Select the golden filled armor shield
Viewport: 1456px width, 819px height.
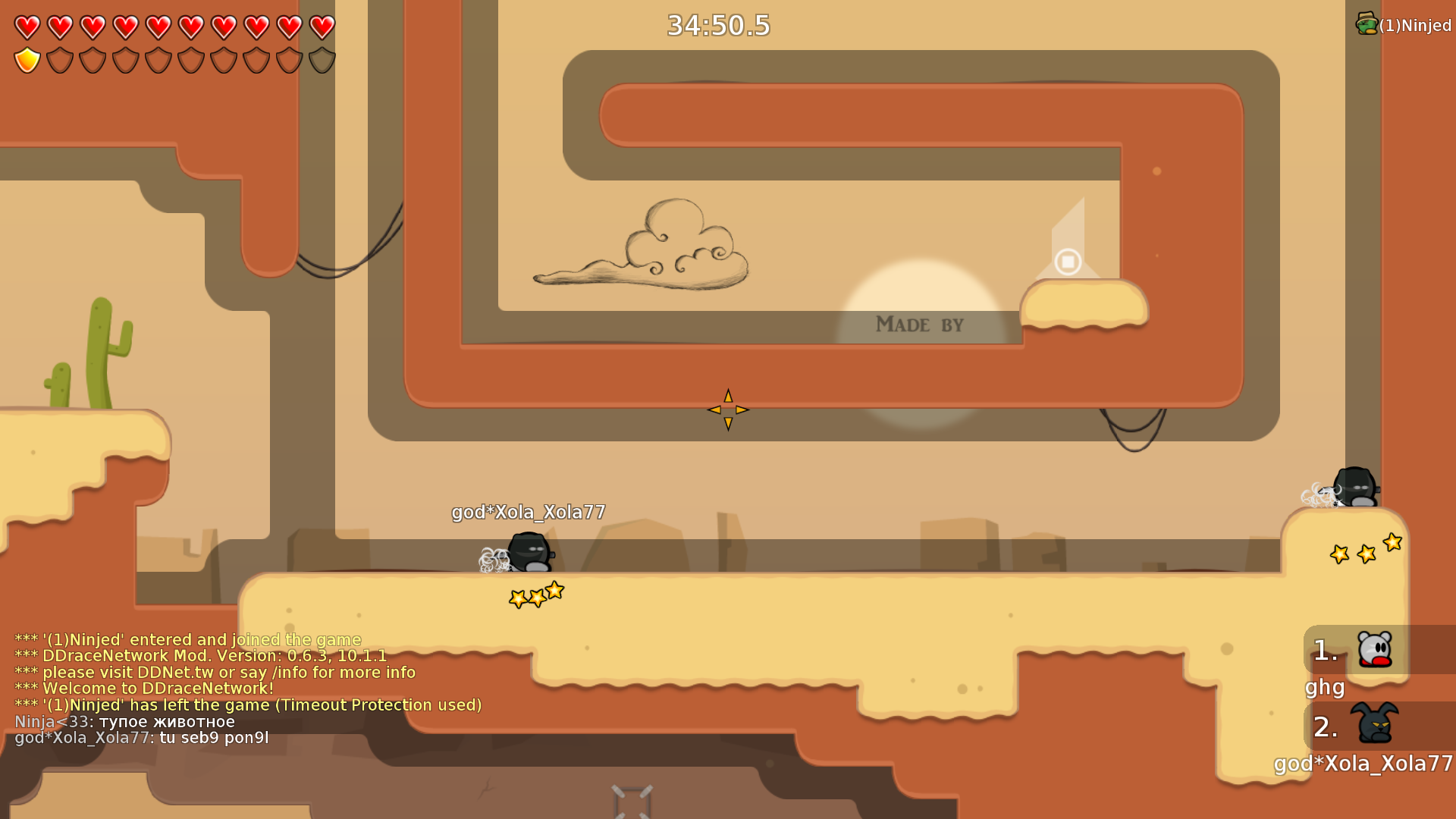(27, 60)
